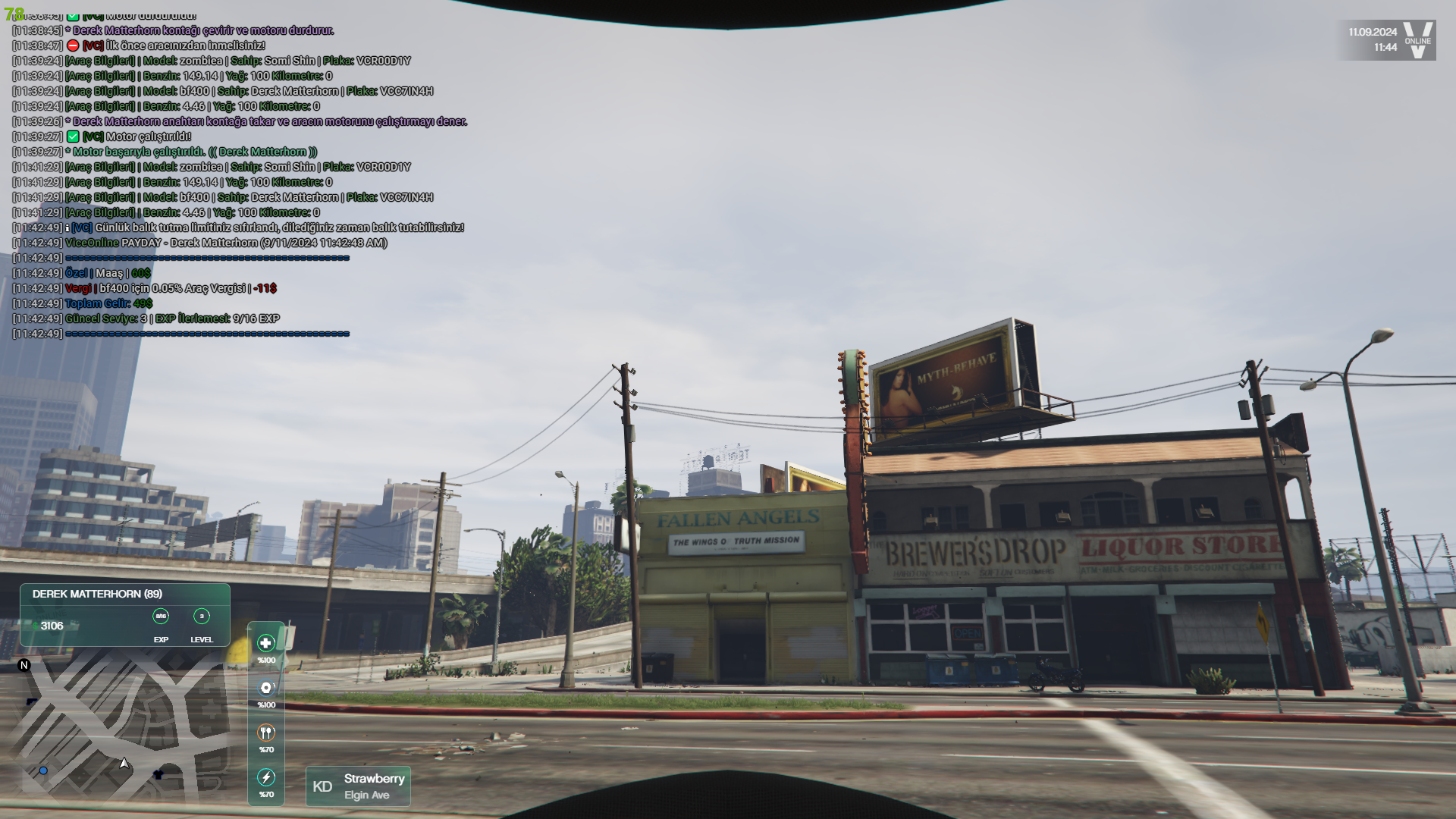Click the white player arrow on minimap
Screen dimensions: 1456x819
click(124, 763)
